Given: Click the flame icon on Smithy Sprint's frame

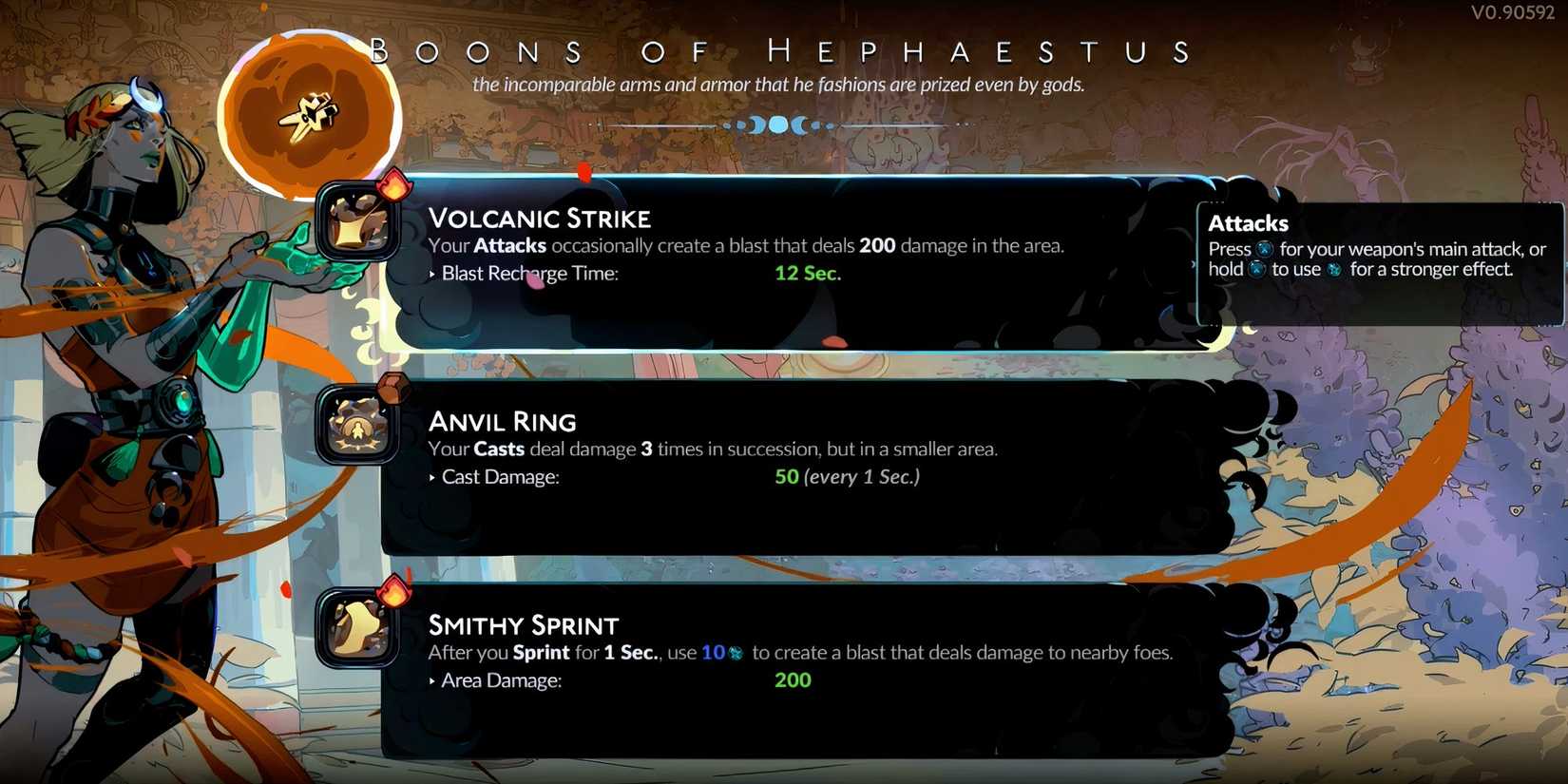Looking at the screenshot, I should [392, 591].
